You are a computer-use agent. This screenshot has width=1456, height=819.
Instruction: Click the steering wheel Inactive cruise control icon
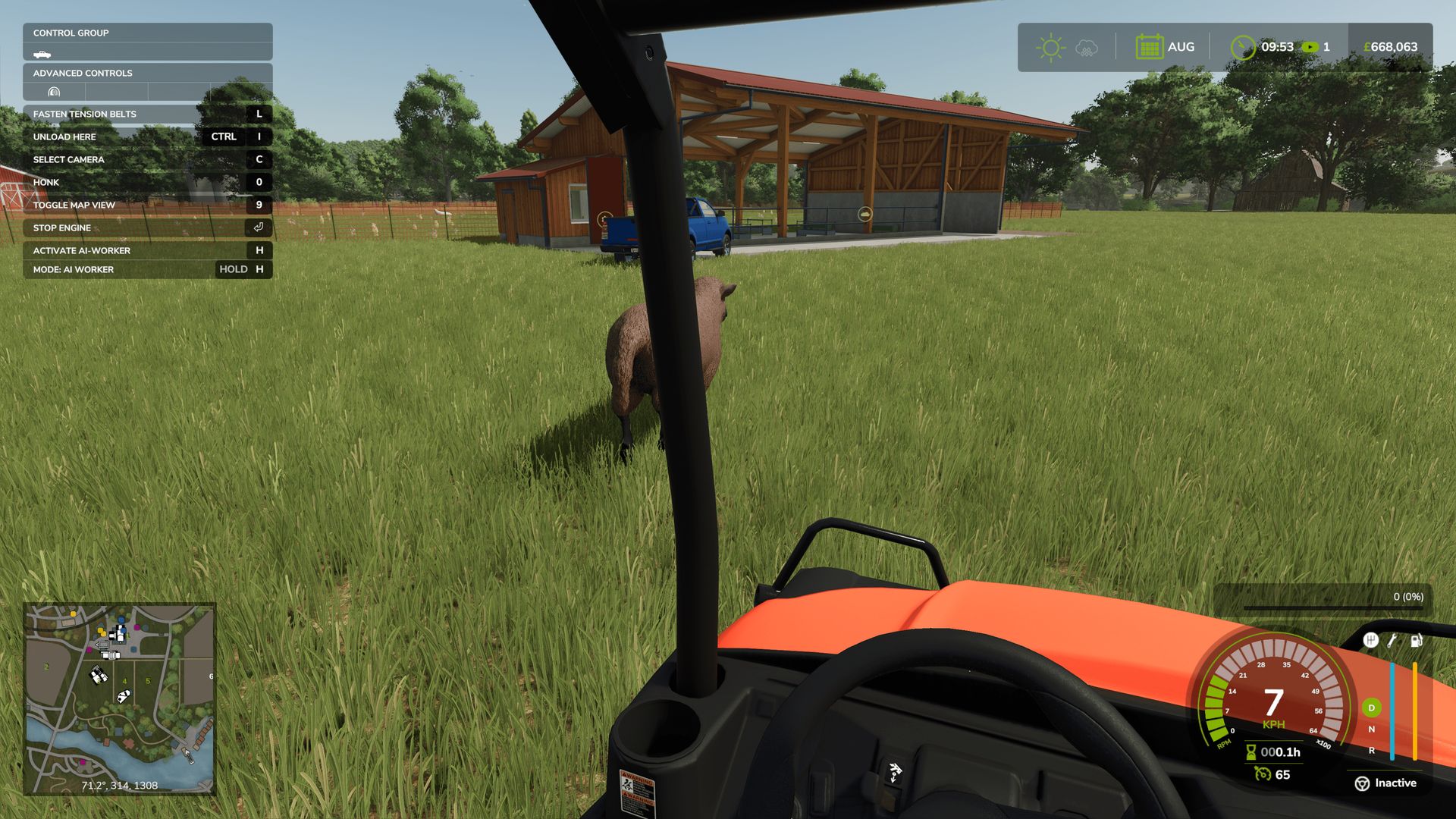[x=1363, y=783]
